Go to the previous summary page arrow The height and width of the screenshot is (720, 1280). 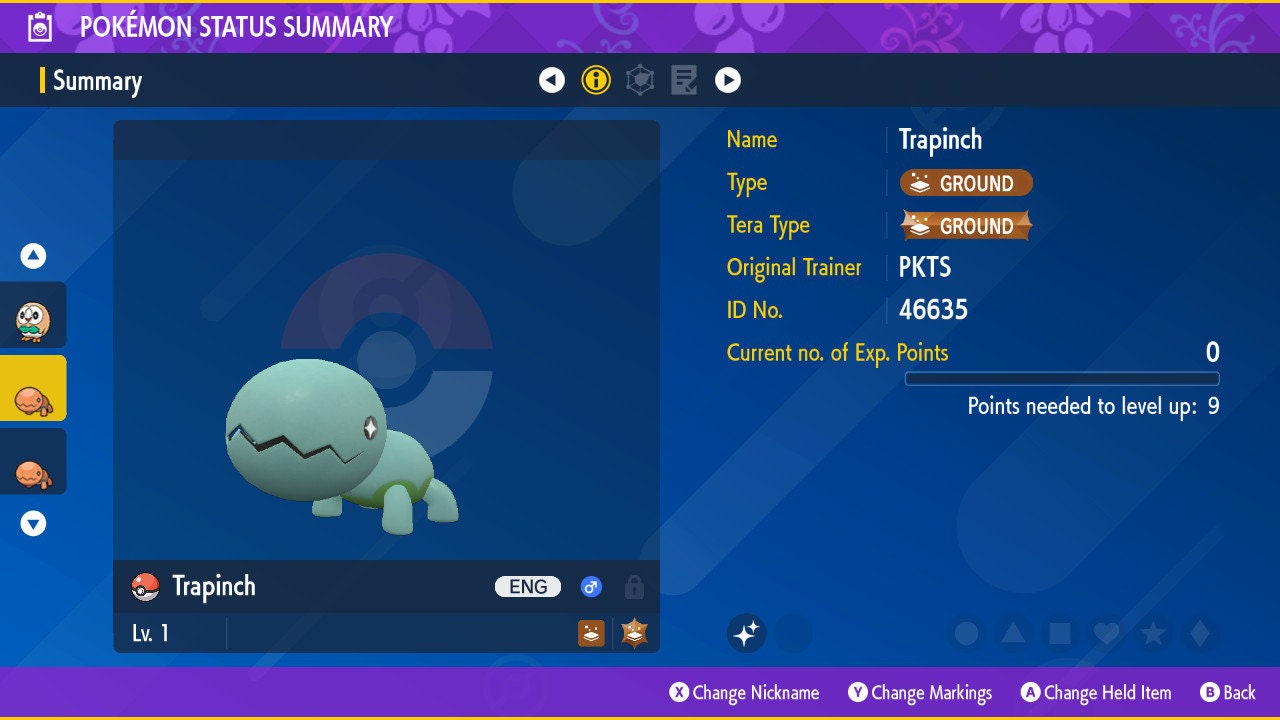point(552,80)
